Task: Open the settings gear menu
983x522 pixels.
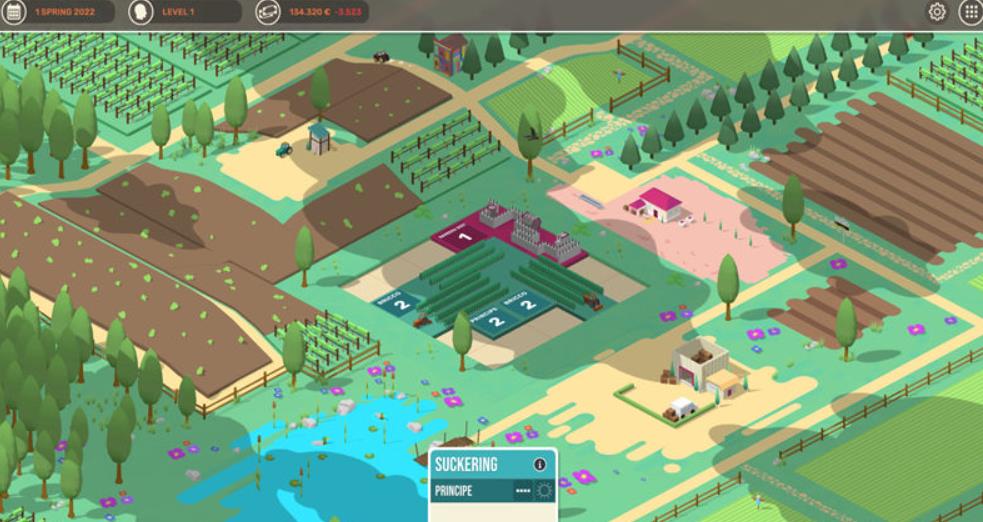Action: [937, 12]
